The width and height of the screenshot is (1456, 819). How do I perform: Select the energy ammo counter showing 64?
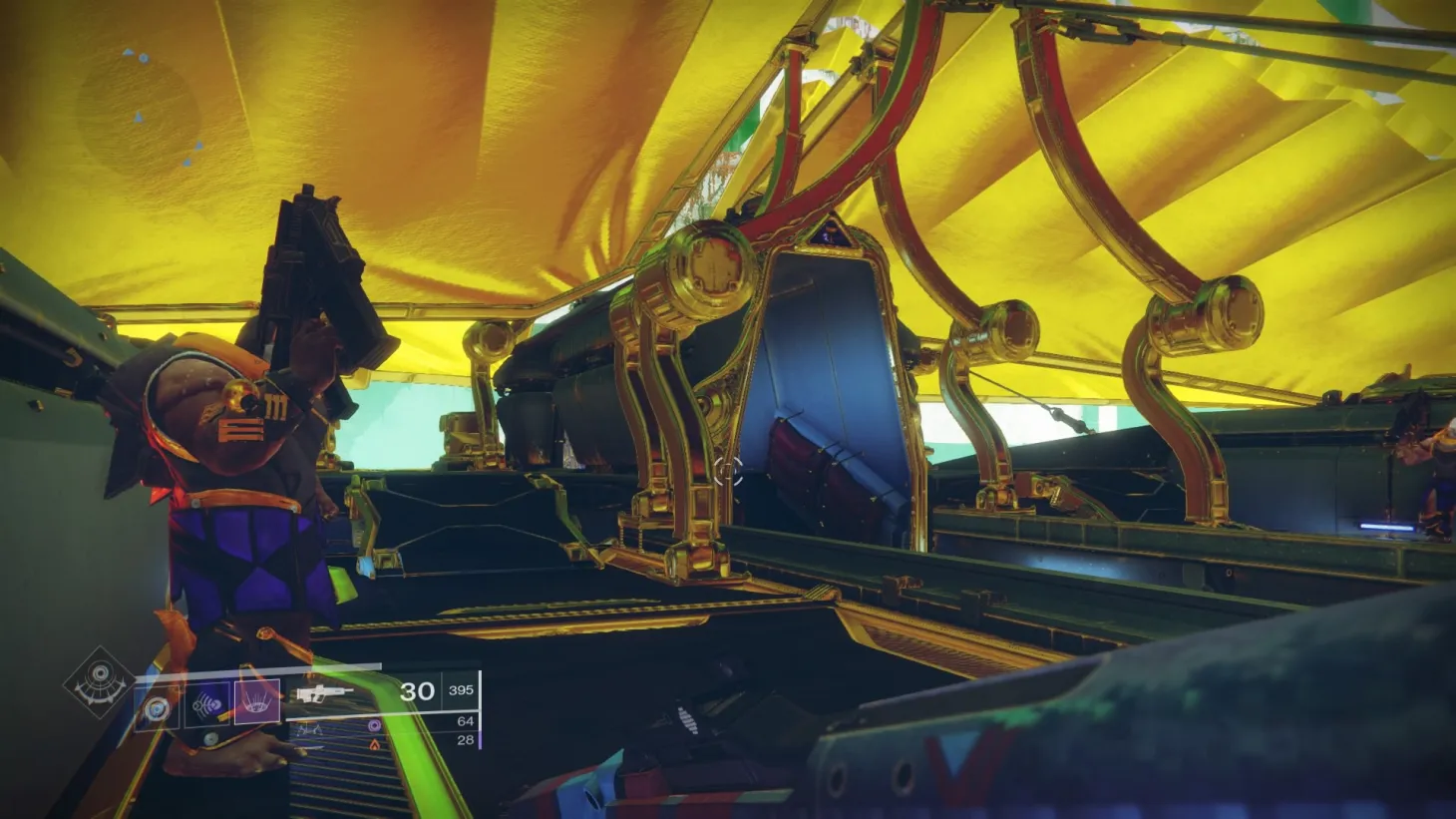(x=467, y=721)
